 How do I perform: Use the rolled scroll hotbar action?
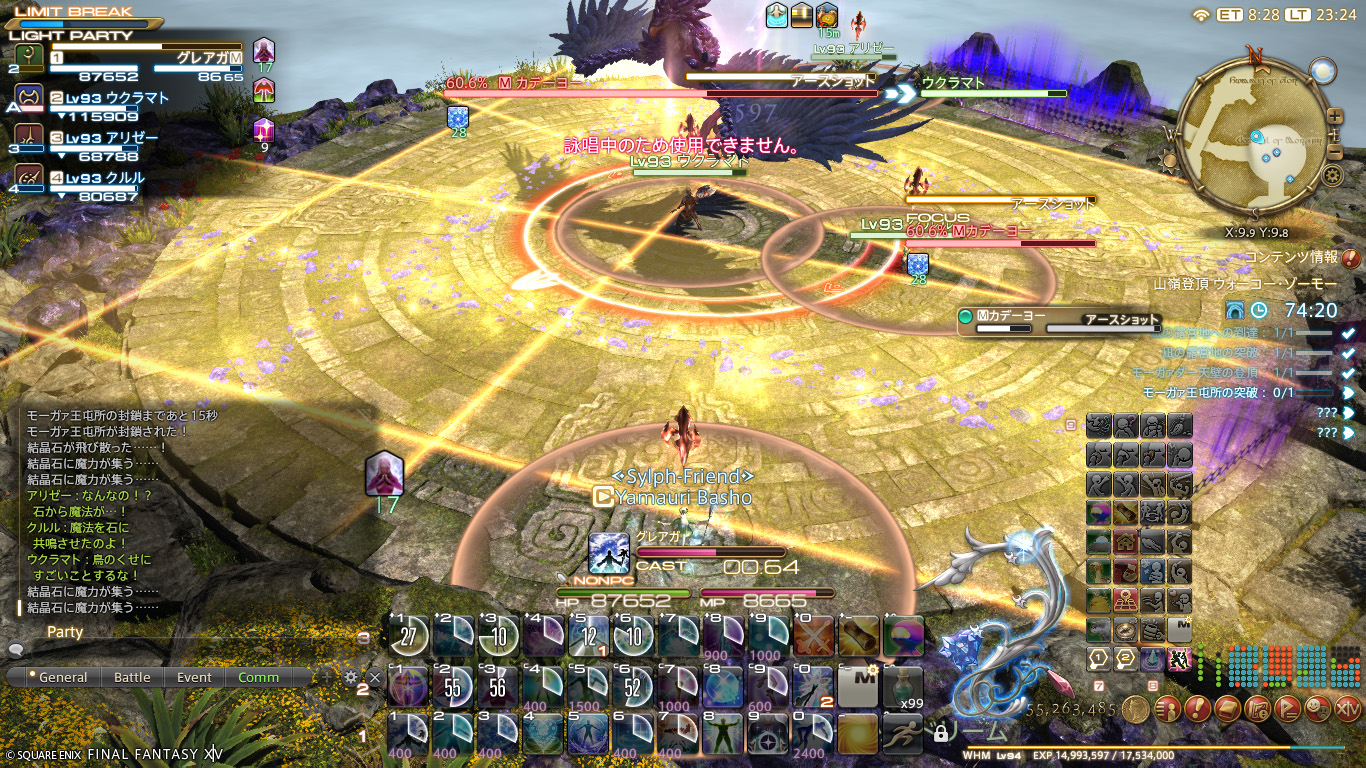coord(860,636)
